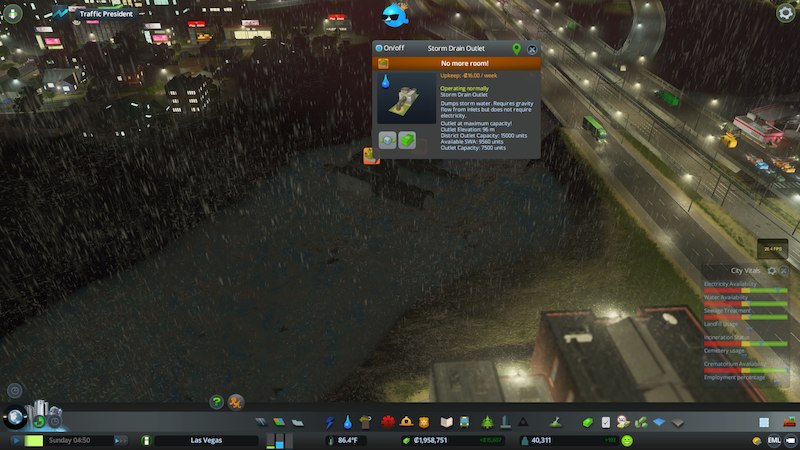The height and width of the screenshot is (450, 800).
Task: Toggle the play/pause simulation button
Action: pyautogui.click(x=17, y=440)
